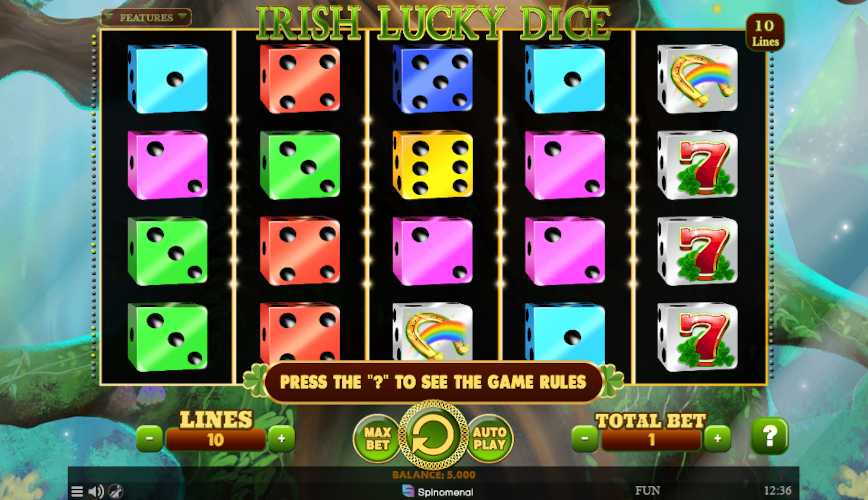Raise the total bet
The height and width of the screenshot is (500, 868).
[x=717, y=437]
